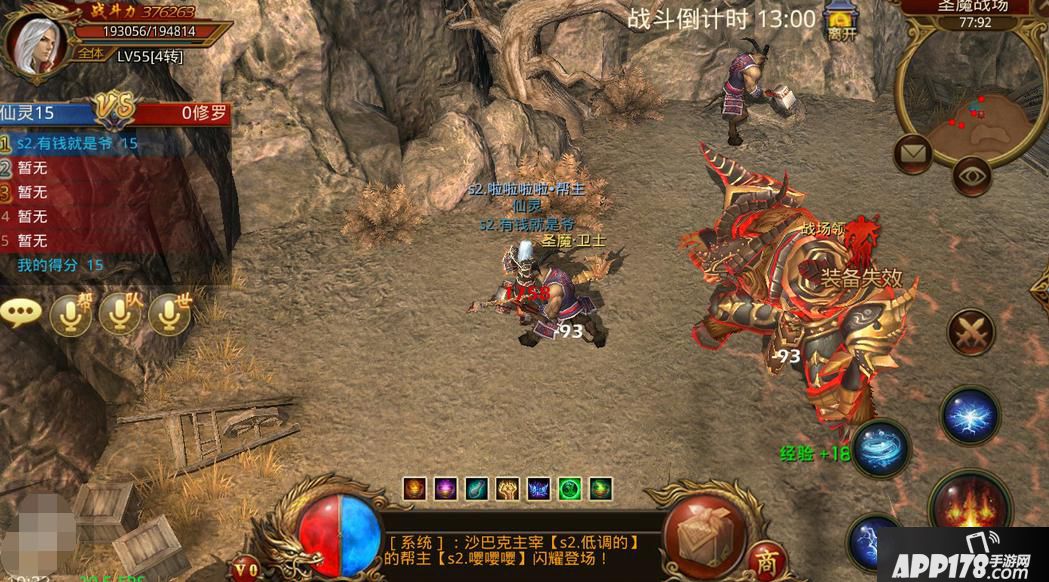Image resolution: width=1049 pixels, height=582 pixels.
Task: Open the chat speech bubble
Action: coord(21,313)
